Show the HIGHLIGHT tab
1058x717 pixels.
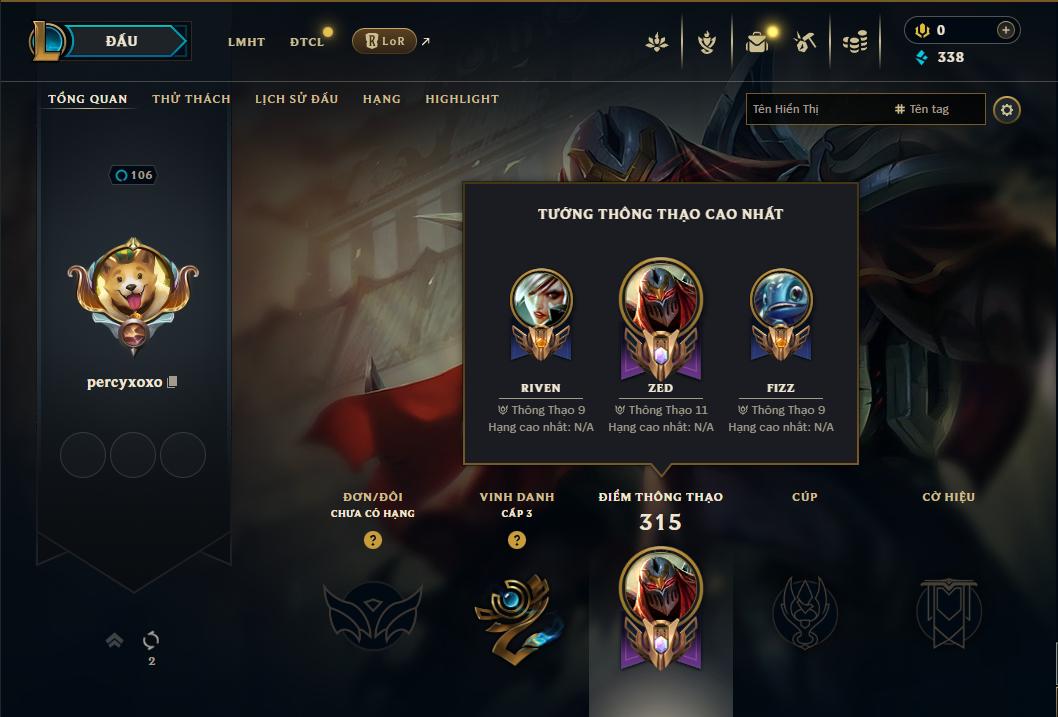tap(462, 99)
